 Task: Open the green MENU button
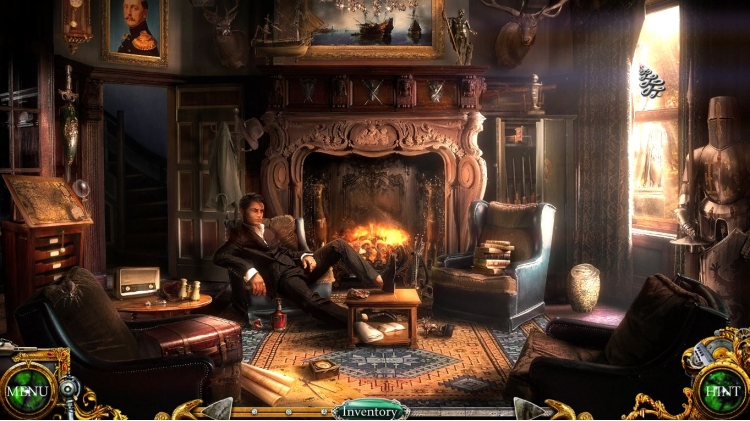coord(25,390)
